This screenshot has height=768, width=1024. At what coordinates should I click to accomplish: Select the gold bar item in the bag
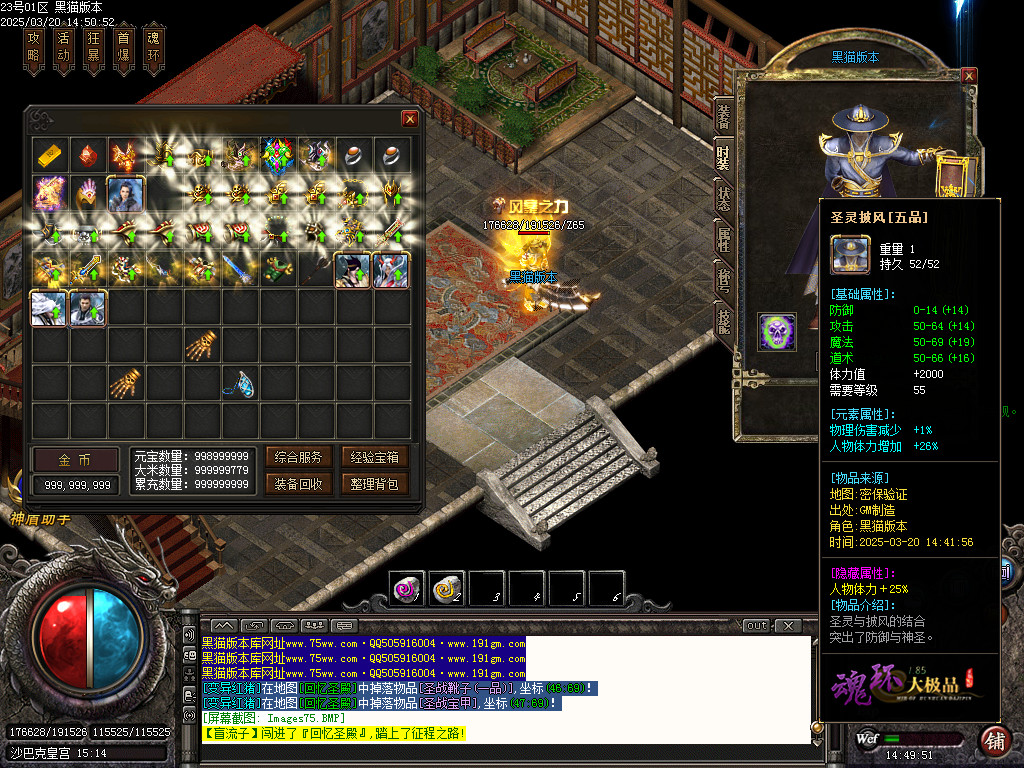pos(50,155)
